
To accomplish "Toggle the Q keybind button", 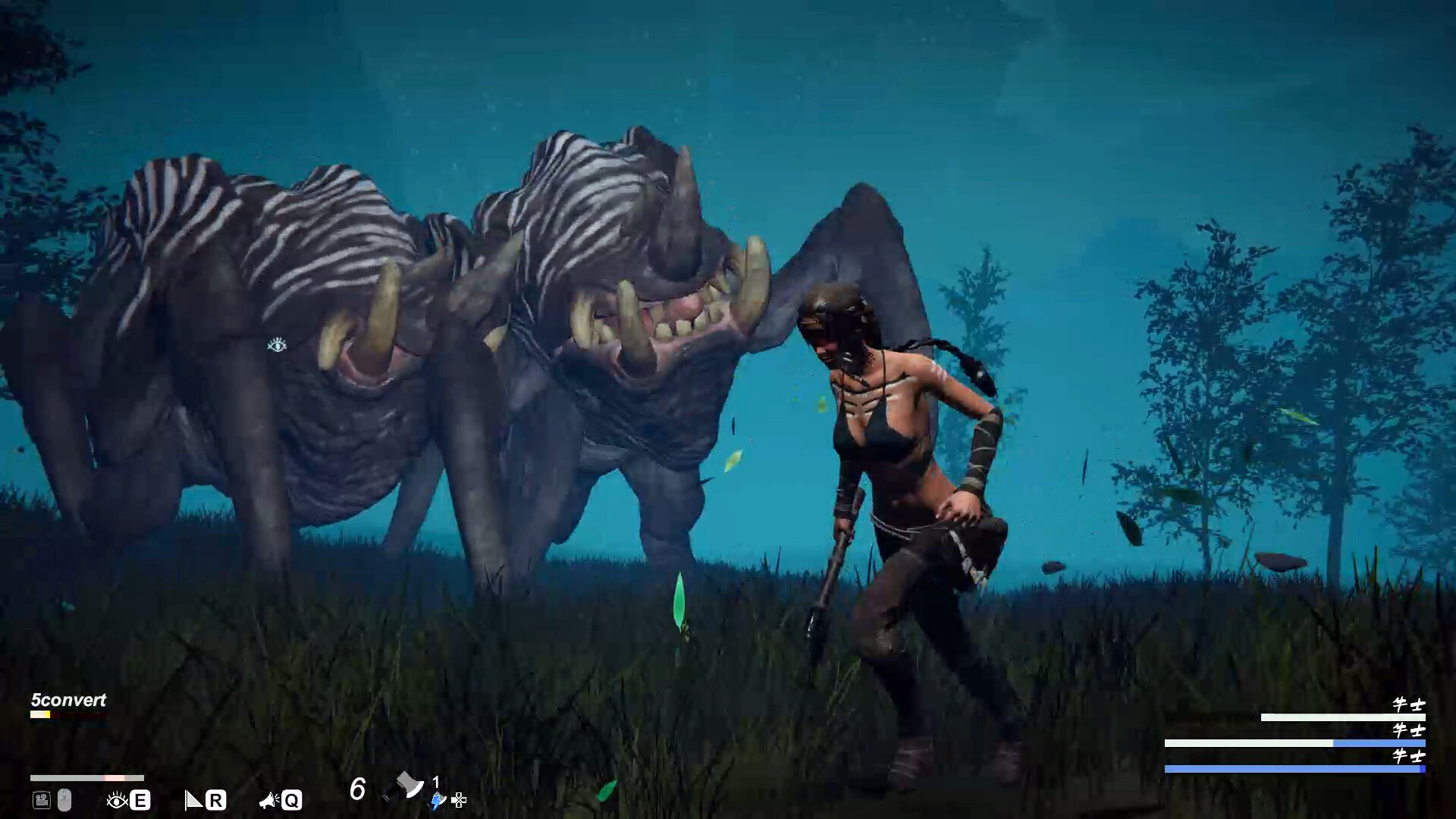I will tap(293, 800).
